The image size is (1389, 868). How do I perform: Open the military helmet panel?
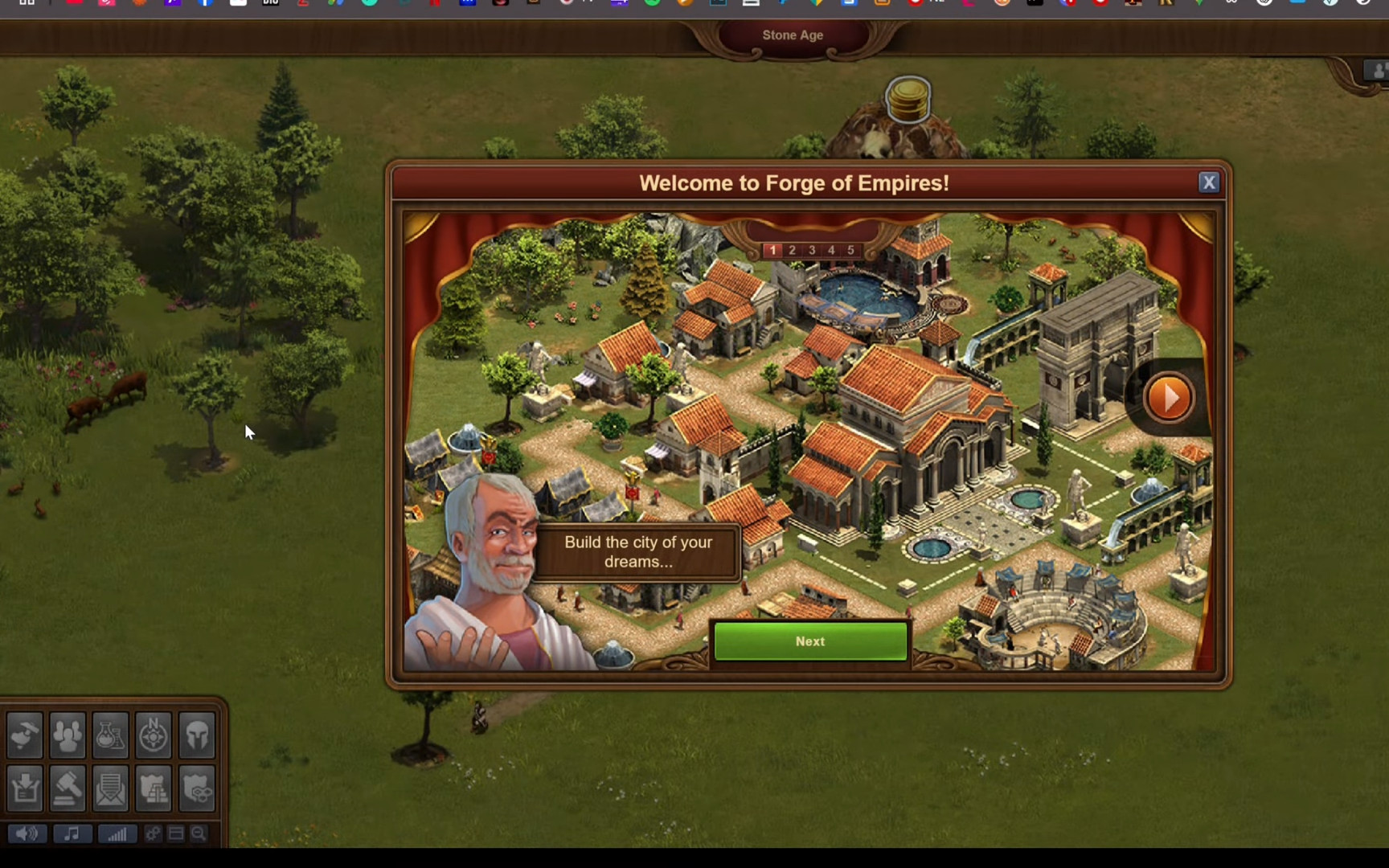[197, 735]
